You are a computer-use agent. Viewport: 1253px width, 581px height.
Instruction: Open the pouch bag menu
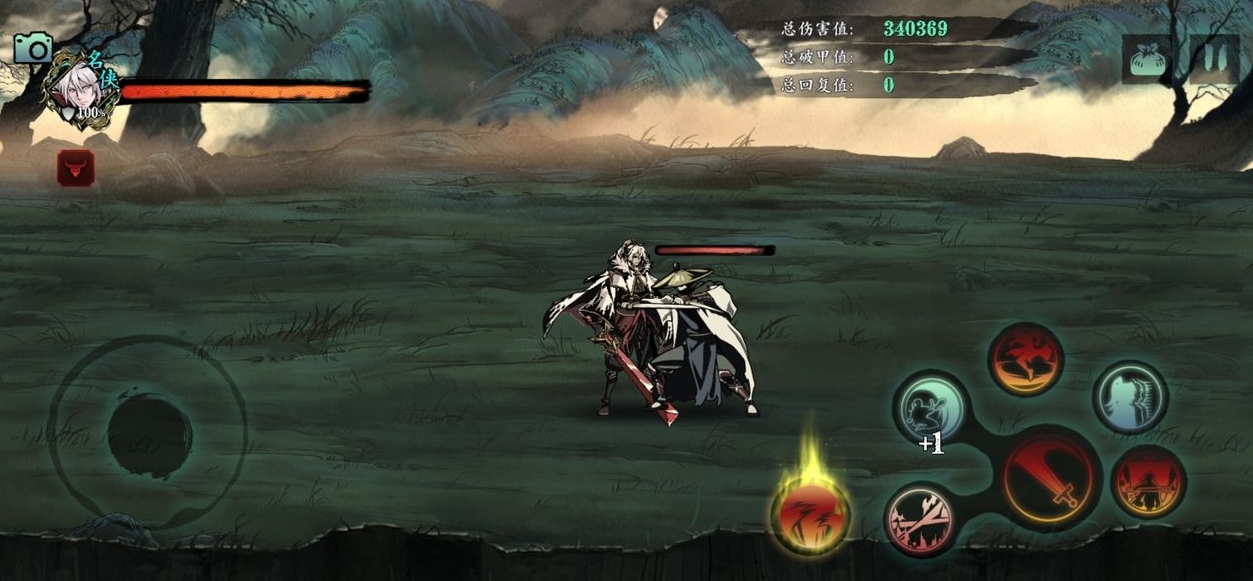[x=1146, y=59]
